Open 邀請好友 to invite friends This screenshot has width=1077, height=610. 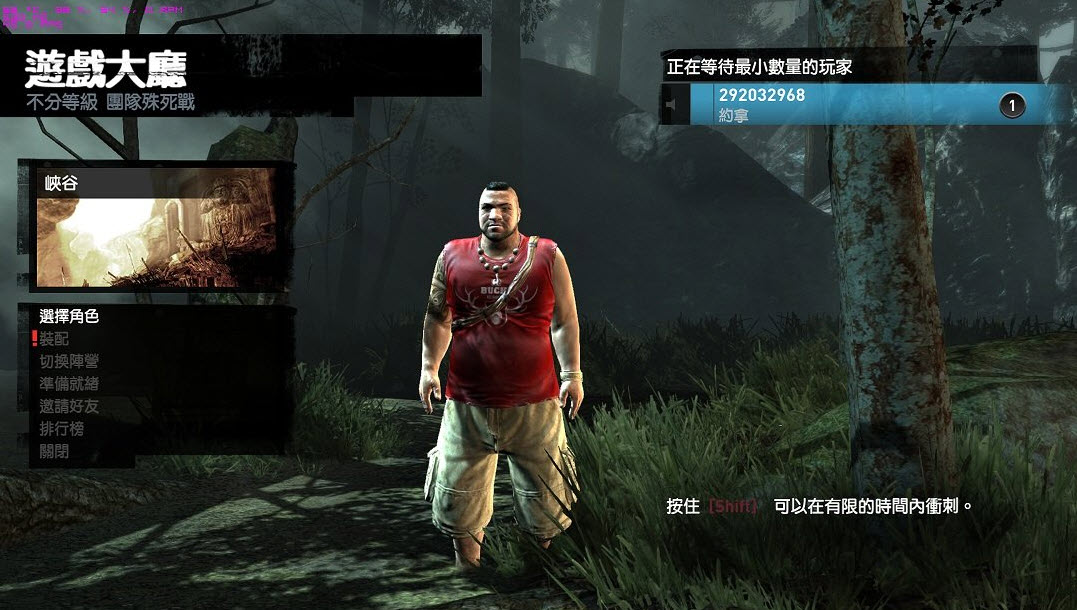coord(69,407)
